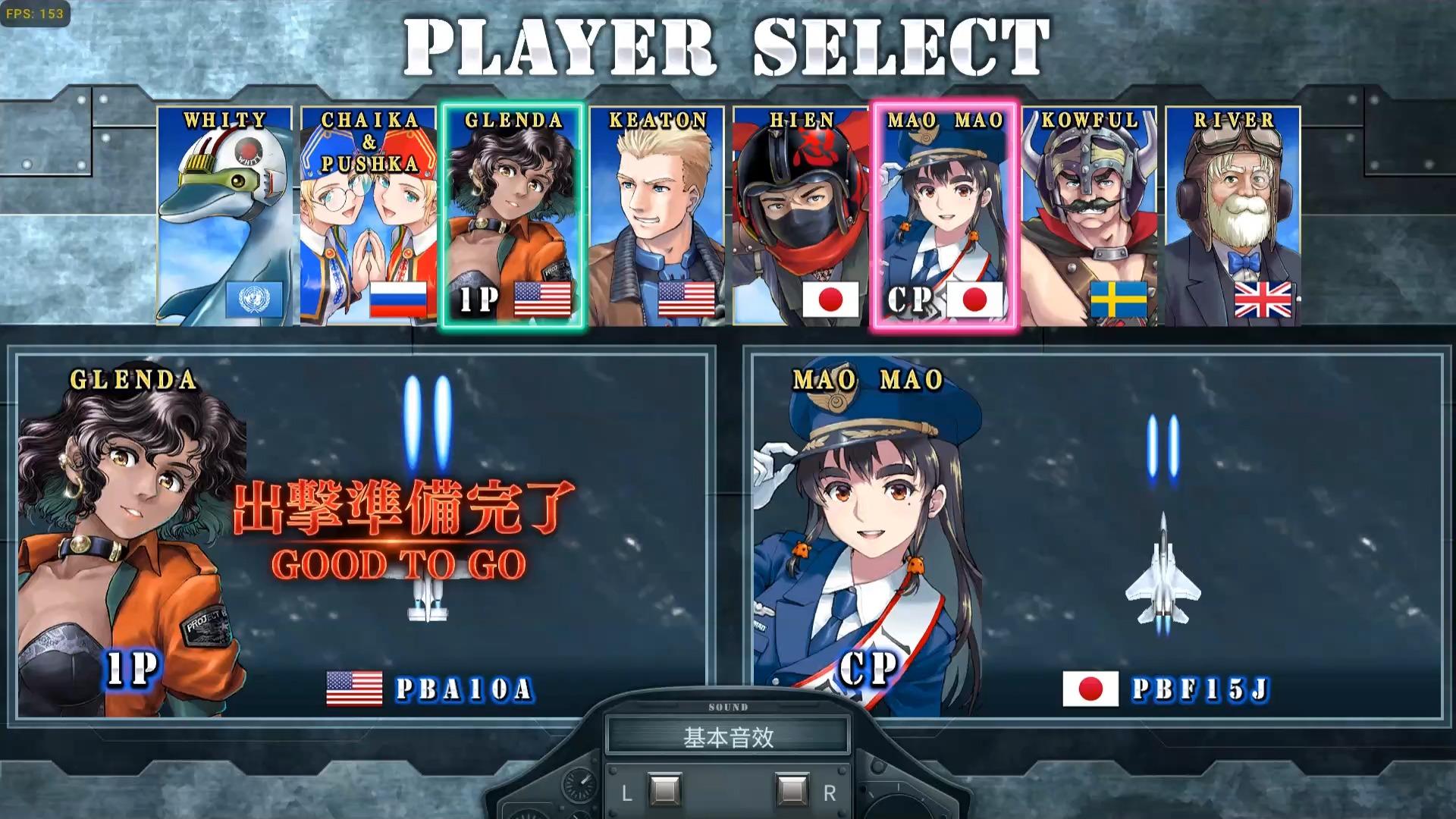Choose the Chaika & Pushka pilot card
This screenshot has height=819, width=1456.
[x=369, y=216]
